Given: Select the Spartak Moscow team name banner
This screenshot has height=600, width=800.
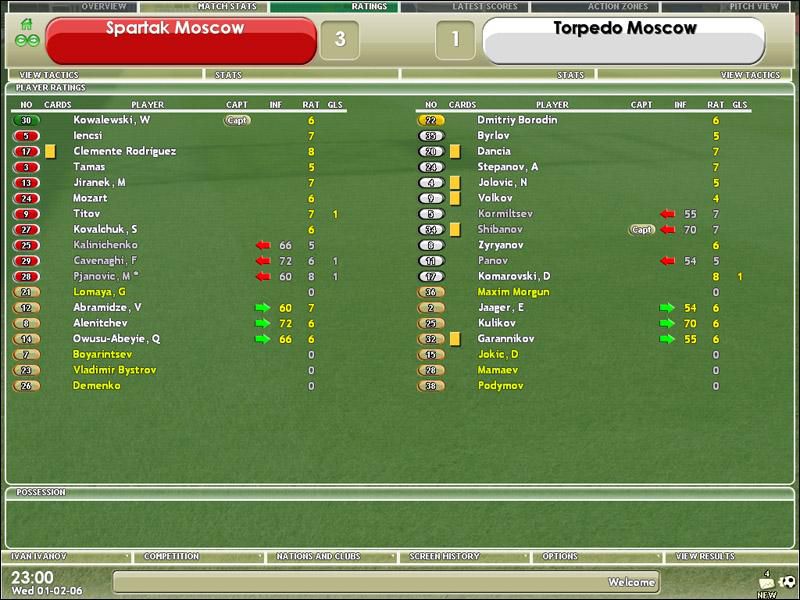Looking at the screenshot, I should [x=180, y=40].
